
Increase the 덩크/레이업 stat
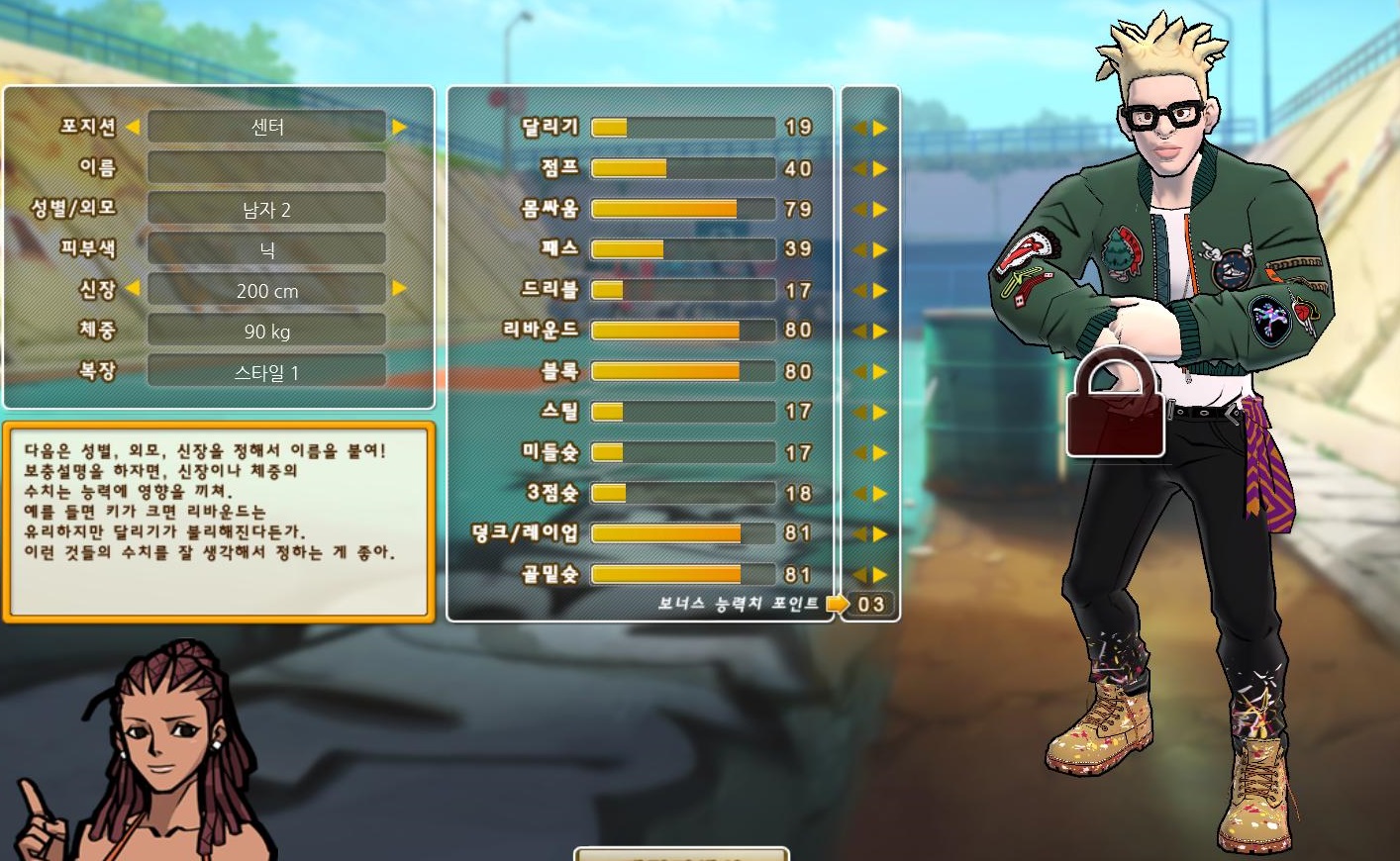(x=880, y=534)
